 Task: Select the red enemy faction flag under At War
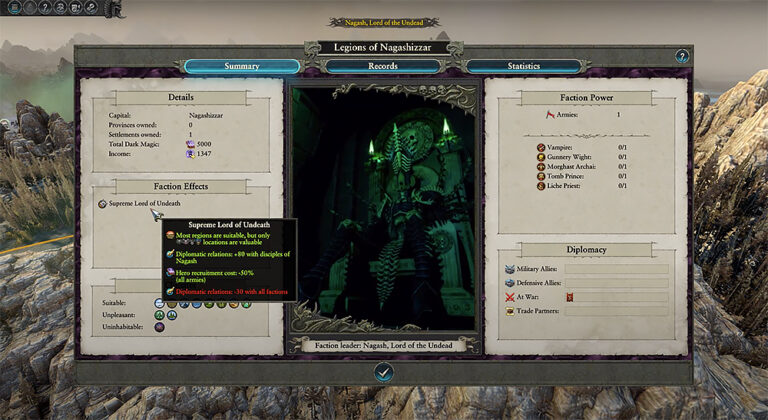569,298
